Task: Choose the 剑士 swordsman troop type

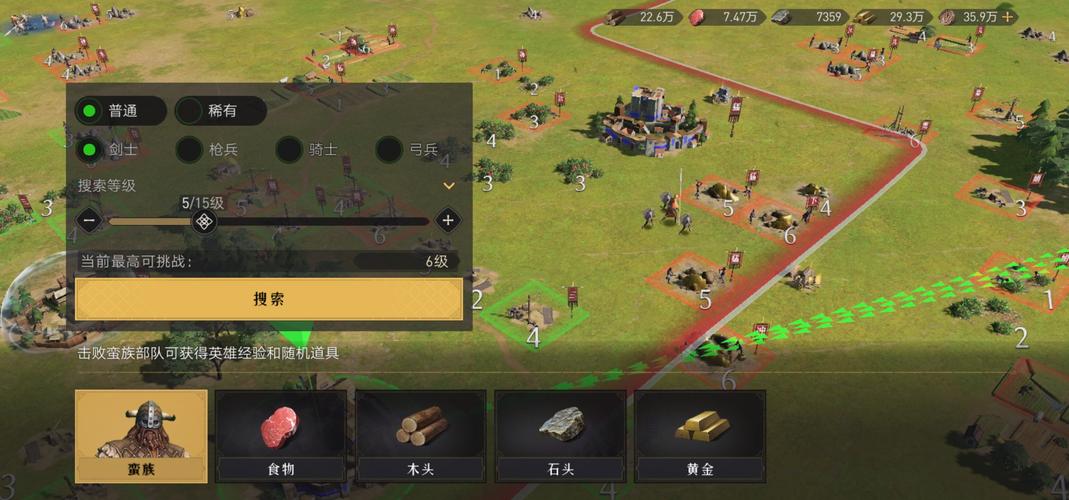Action: (110, 150)
